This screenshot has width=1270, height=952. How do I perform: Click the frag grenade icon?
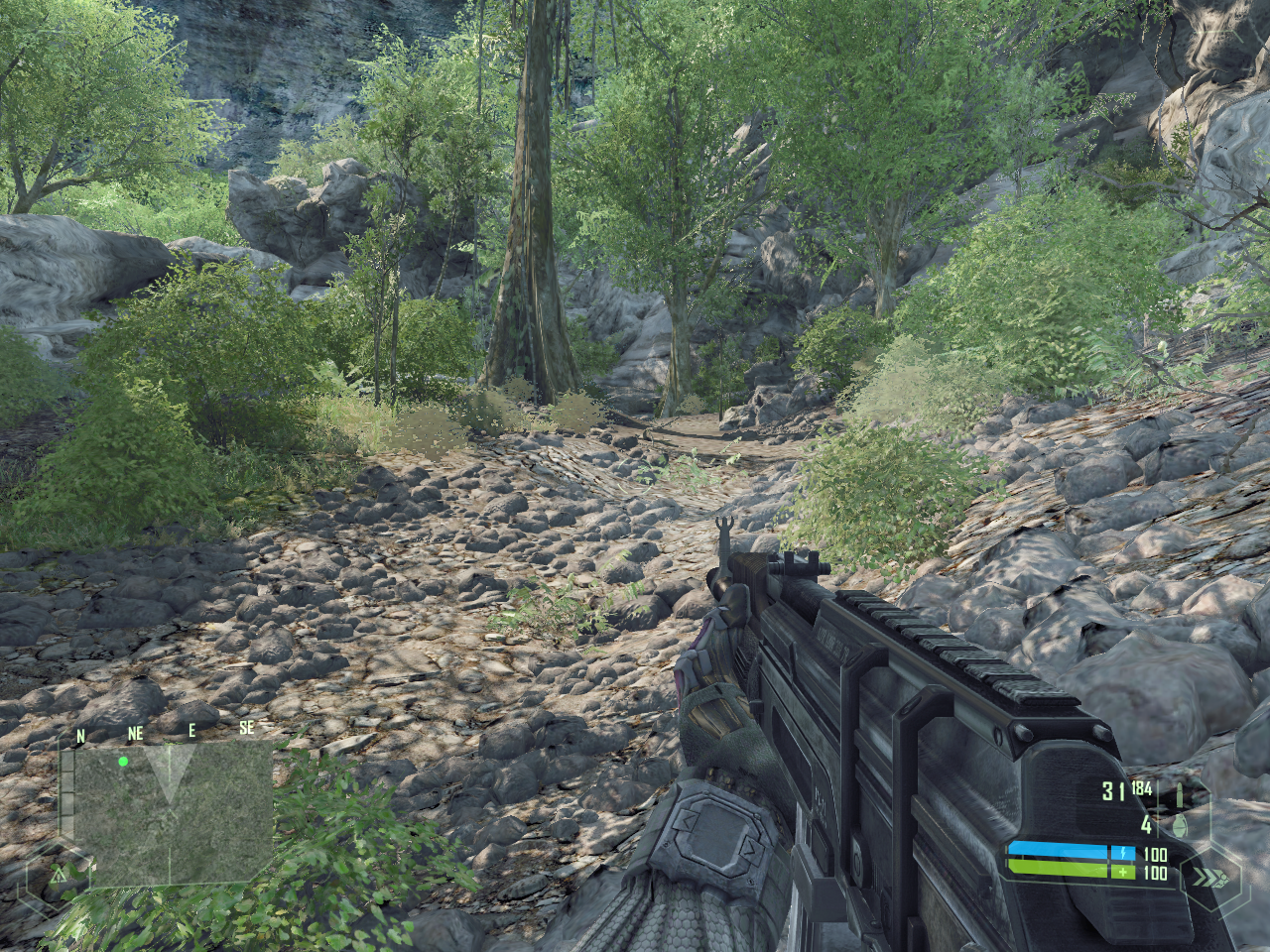click(x=1181, y=824)
